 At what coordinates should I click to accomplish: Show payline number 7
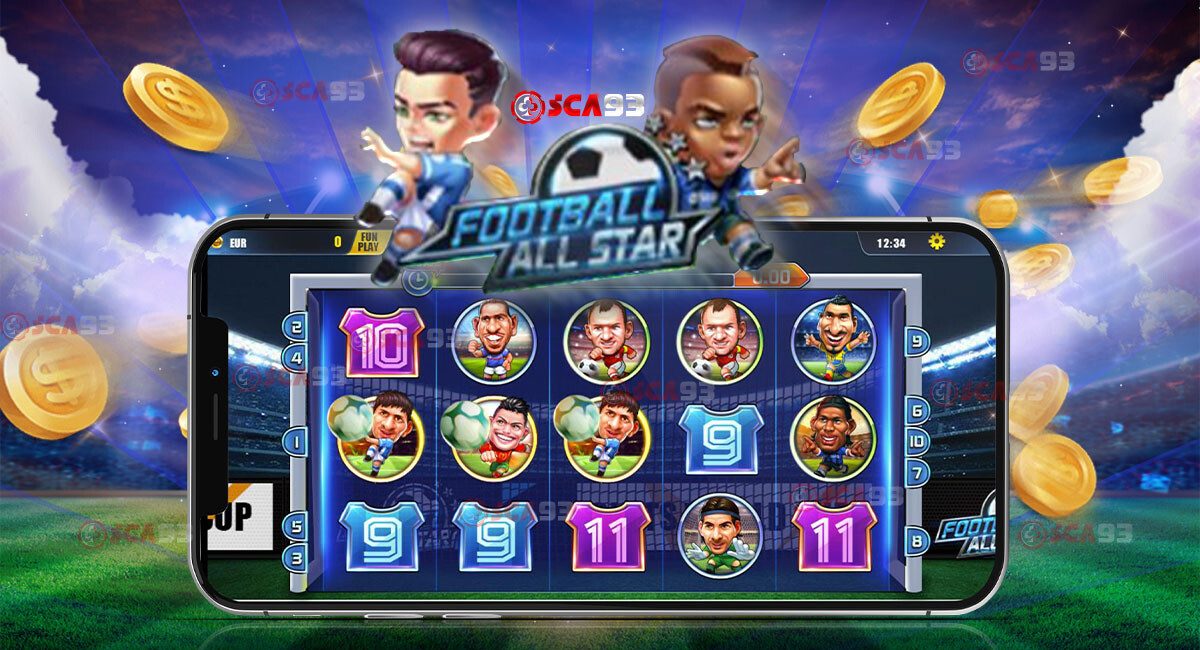(x=916, y=472)
